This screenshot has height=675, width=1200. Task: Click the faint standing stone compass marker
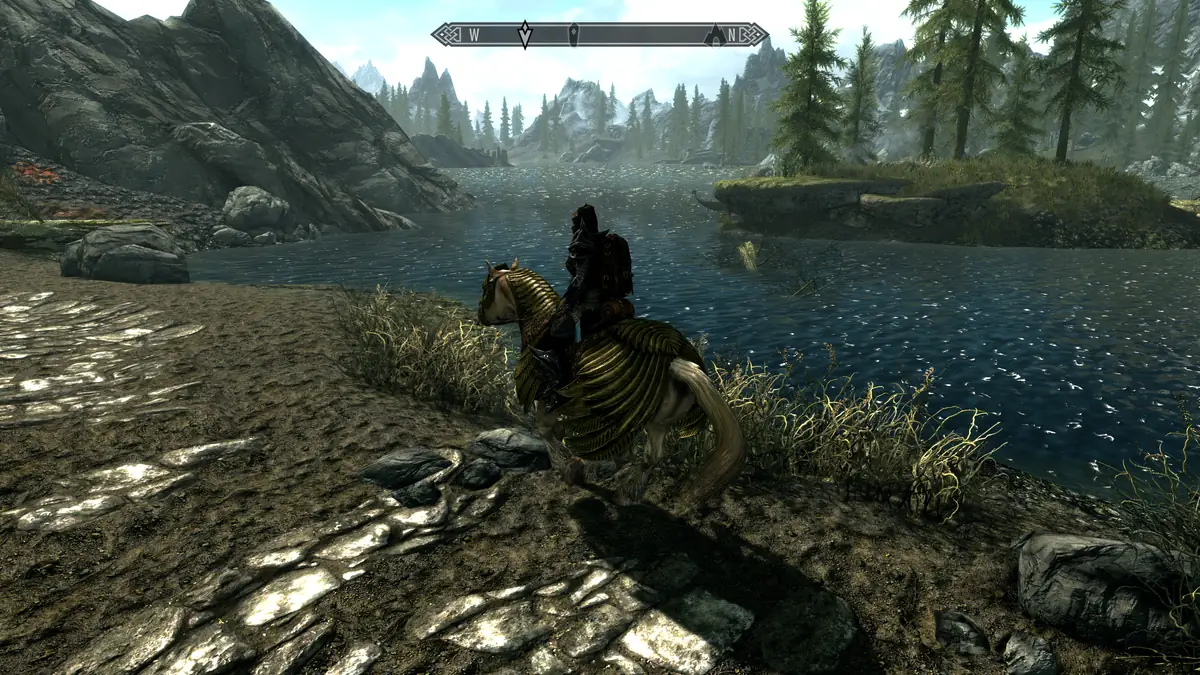[x=572, y=33]
